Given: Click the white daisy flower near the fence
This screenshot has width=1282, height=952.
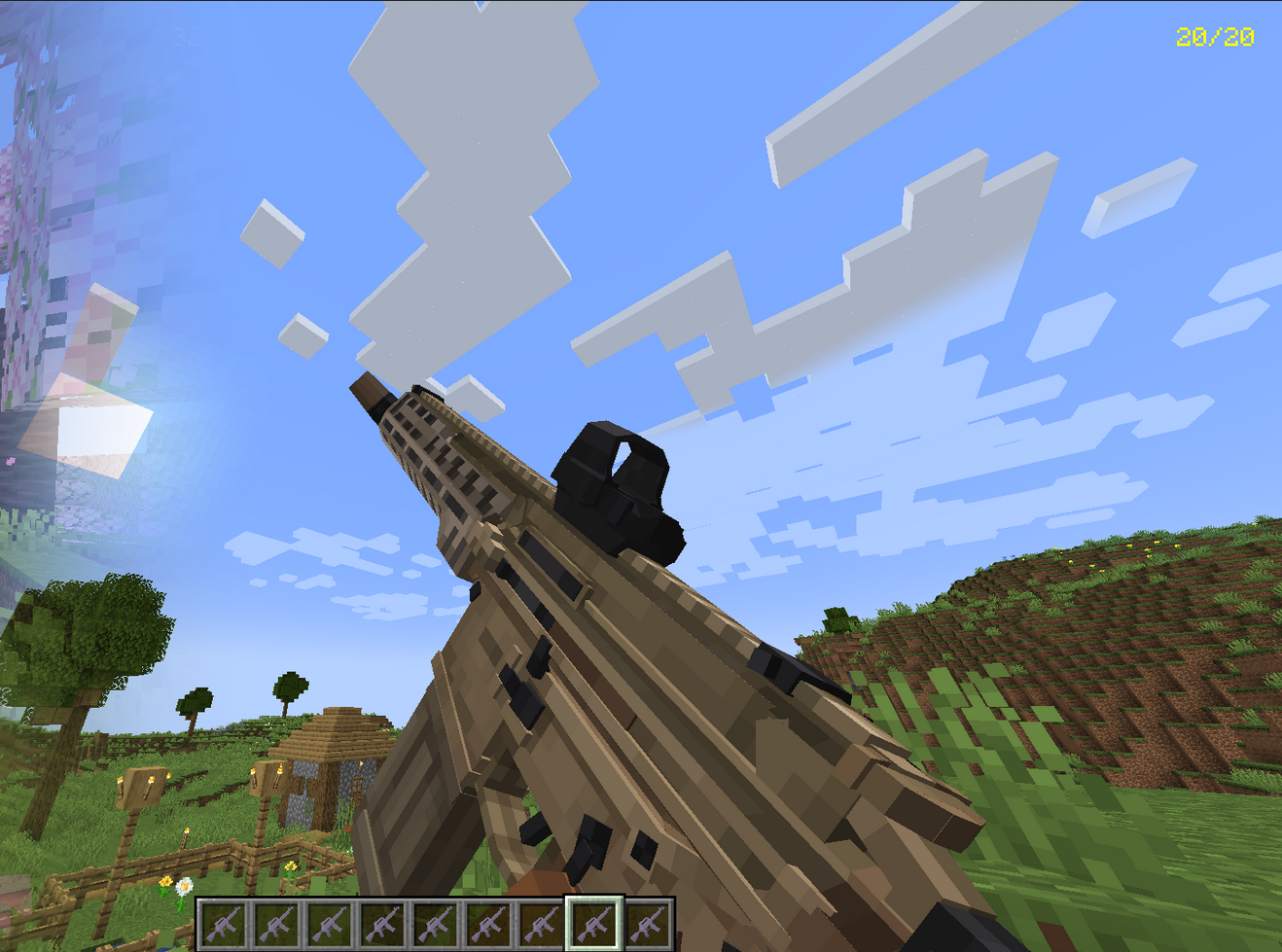Looking at the screenshot, I should pos(185,887).
